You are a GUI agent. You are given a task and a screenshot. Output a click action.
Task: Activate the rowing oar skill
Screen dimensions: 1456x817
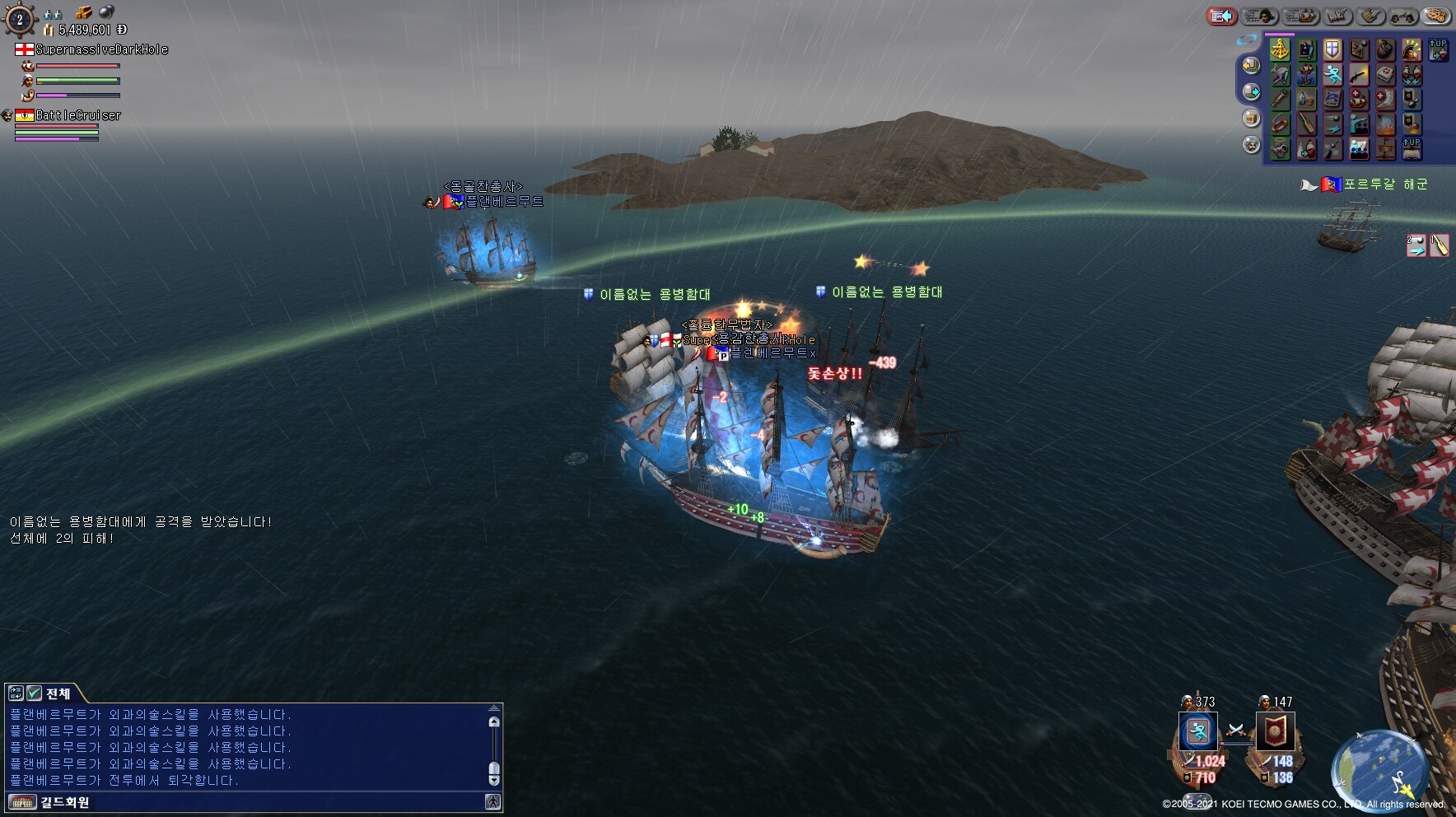1306,124
